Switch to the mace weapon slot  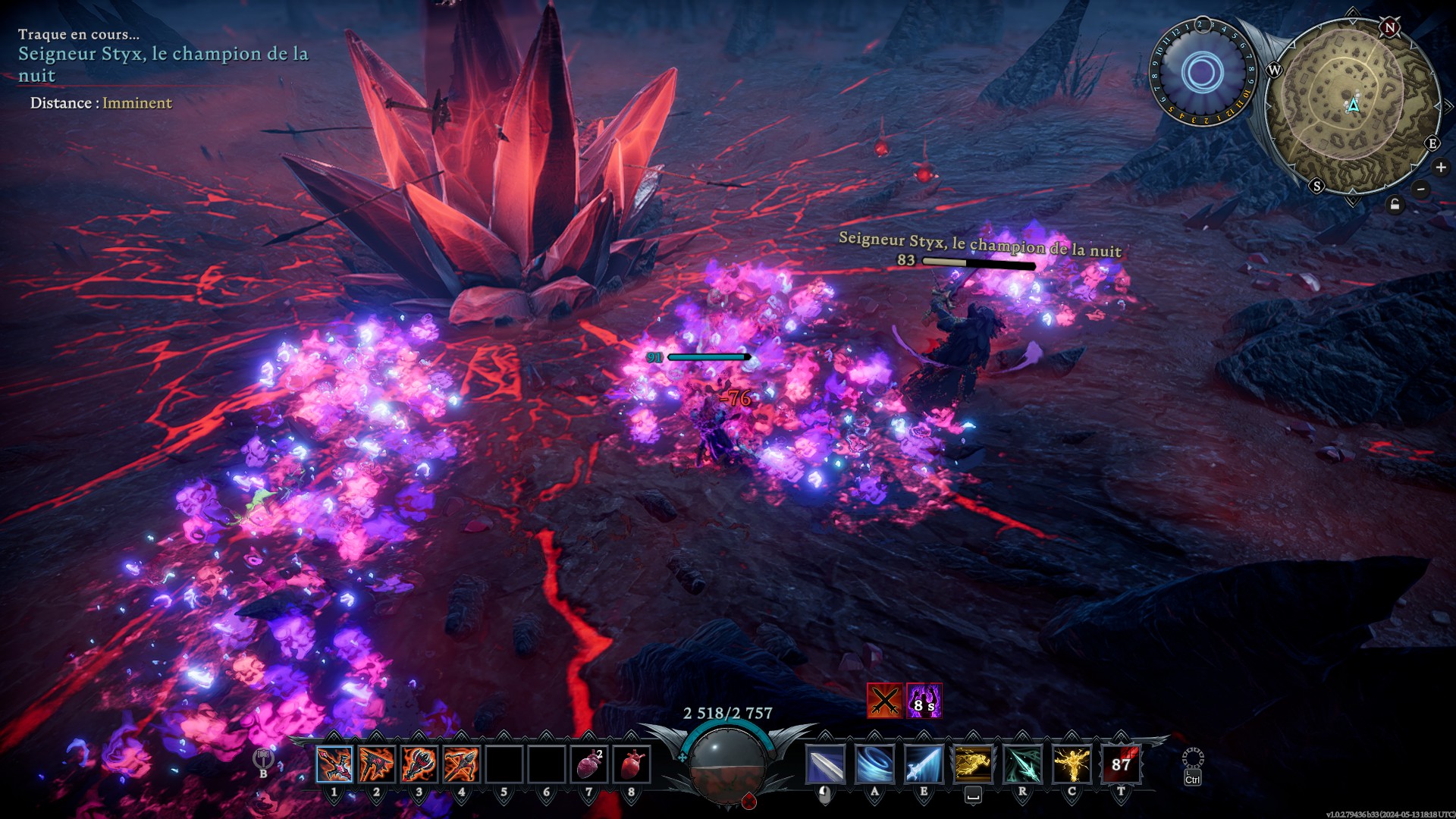419,764
